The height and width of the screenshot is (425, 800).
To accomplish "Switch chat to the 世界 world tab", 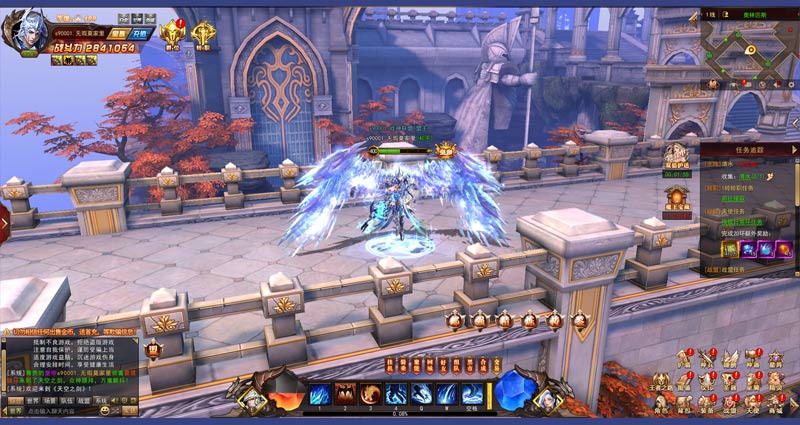I will tap(33, 398).
